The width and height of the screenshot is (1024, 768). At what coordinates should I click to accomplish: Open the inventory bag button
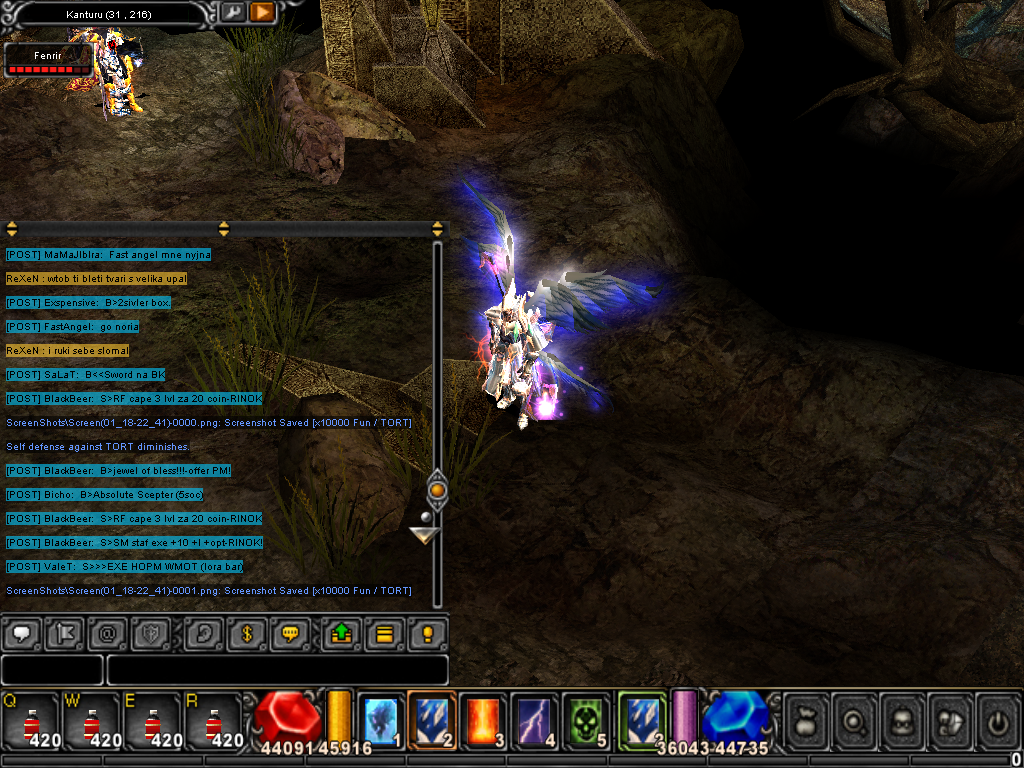pyautogui.click(x=806, y=720)
